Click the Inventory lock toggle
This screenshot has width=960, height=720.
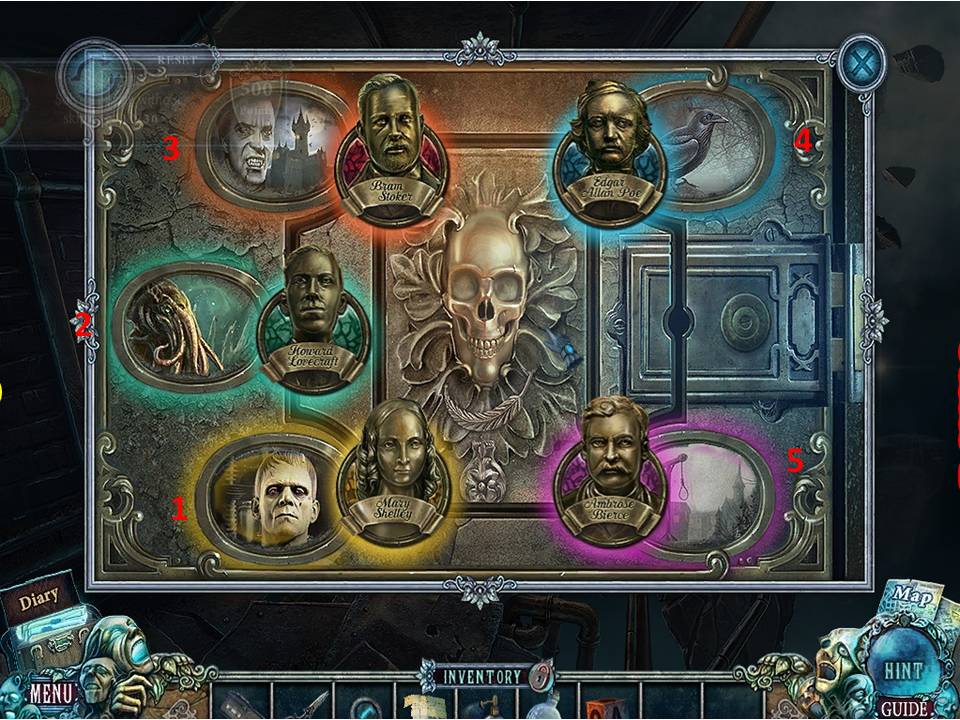[539, 677]
